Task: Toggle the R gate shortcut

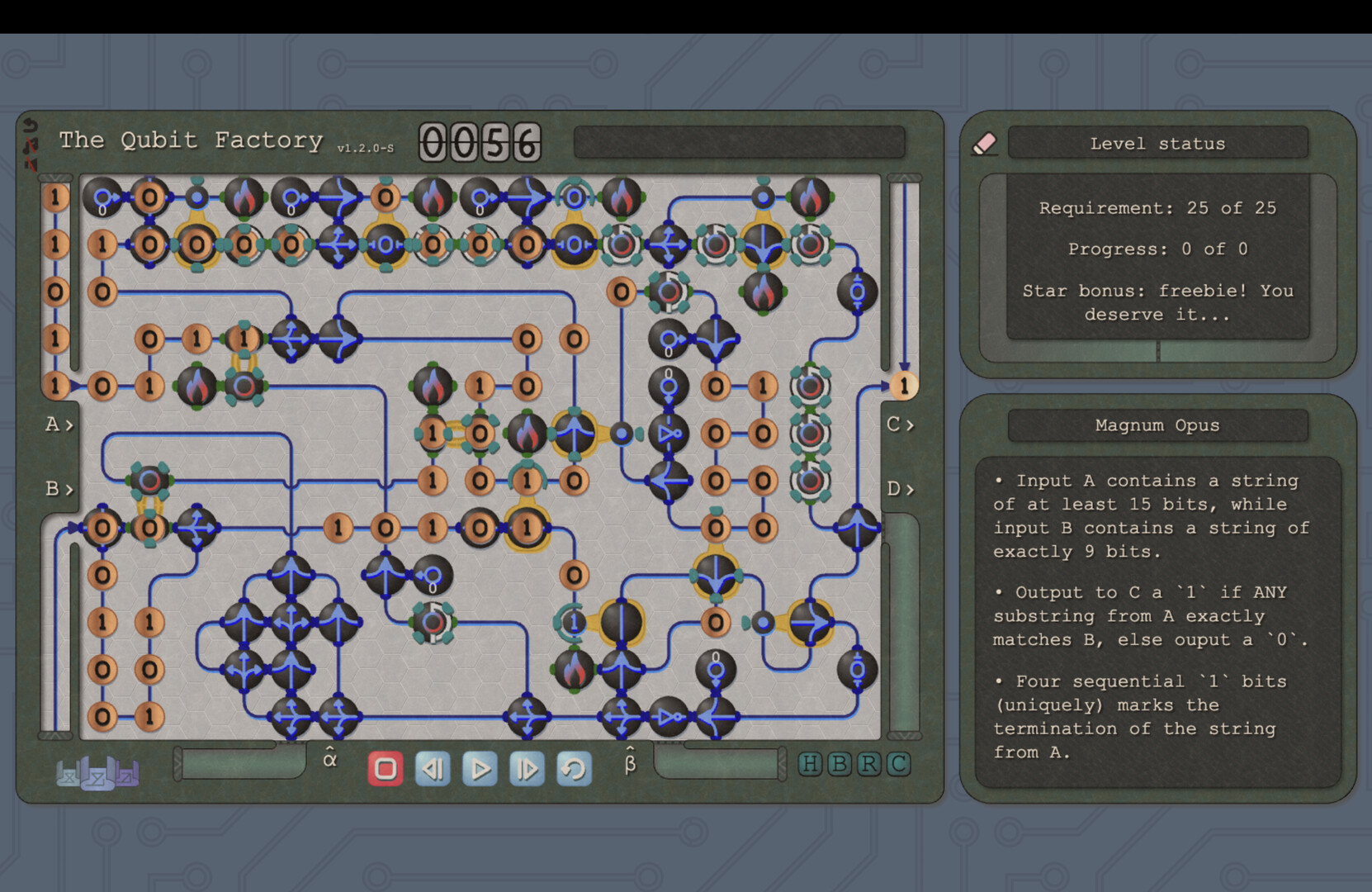Action: click(869, 765)
